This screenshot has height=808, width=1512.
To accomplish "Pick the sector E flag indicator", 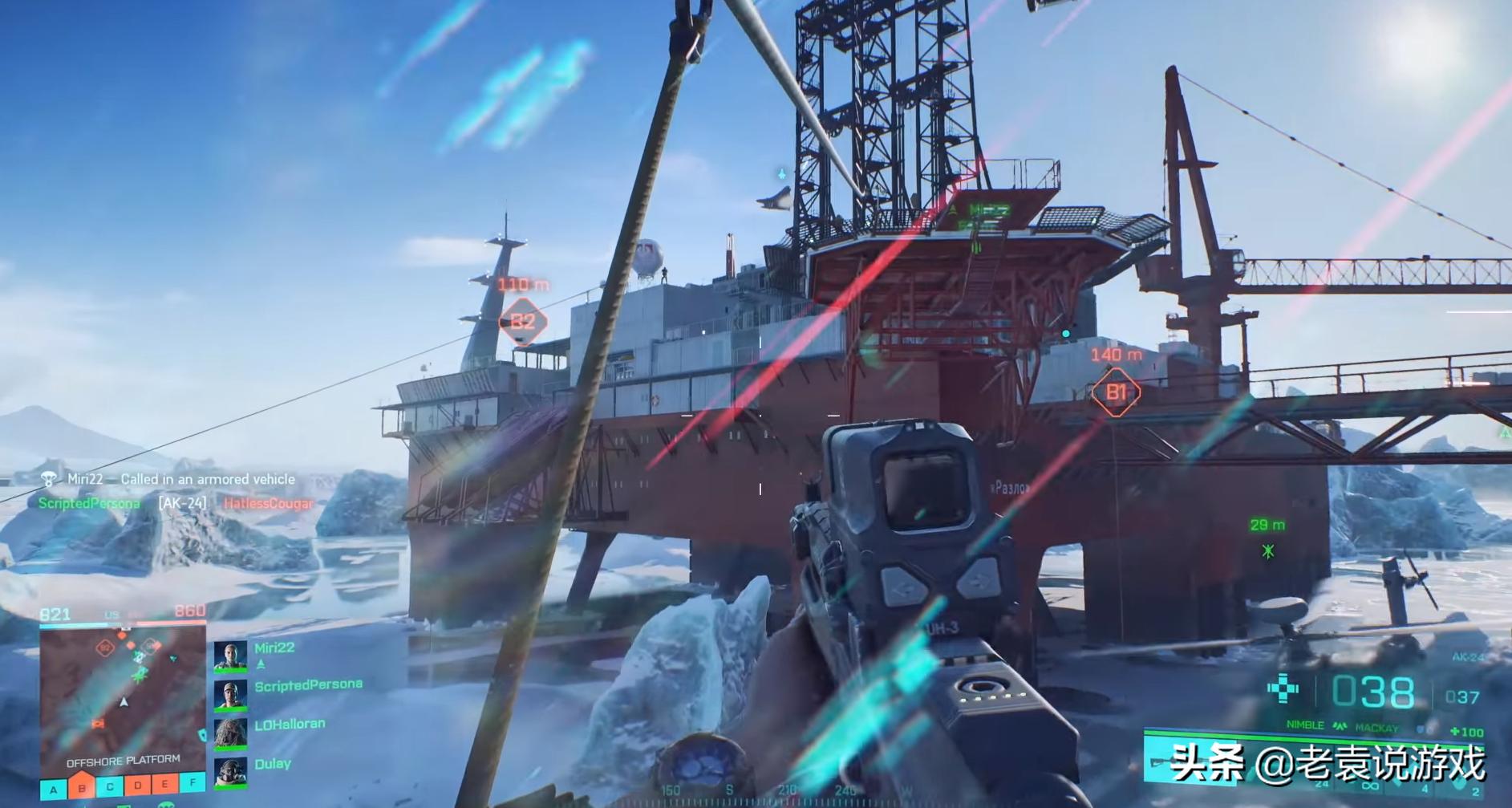I will coord(165,783).
